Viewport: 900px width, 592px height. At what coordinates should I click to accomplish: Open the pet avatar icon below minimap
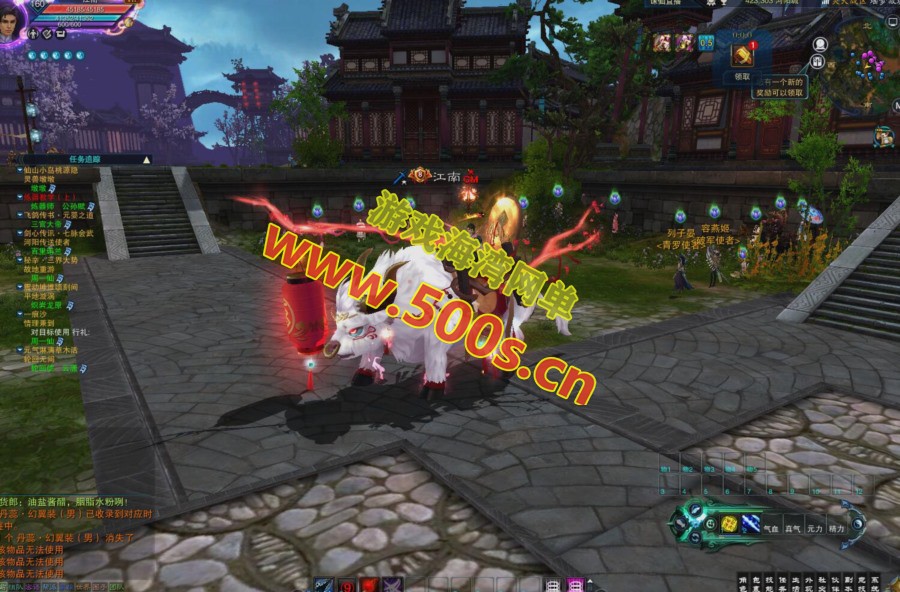tap(883, 135)
